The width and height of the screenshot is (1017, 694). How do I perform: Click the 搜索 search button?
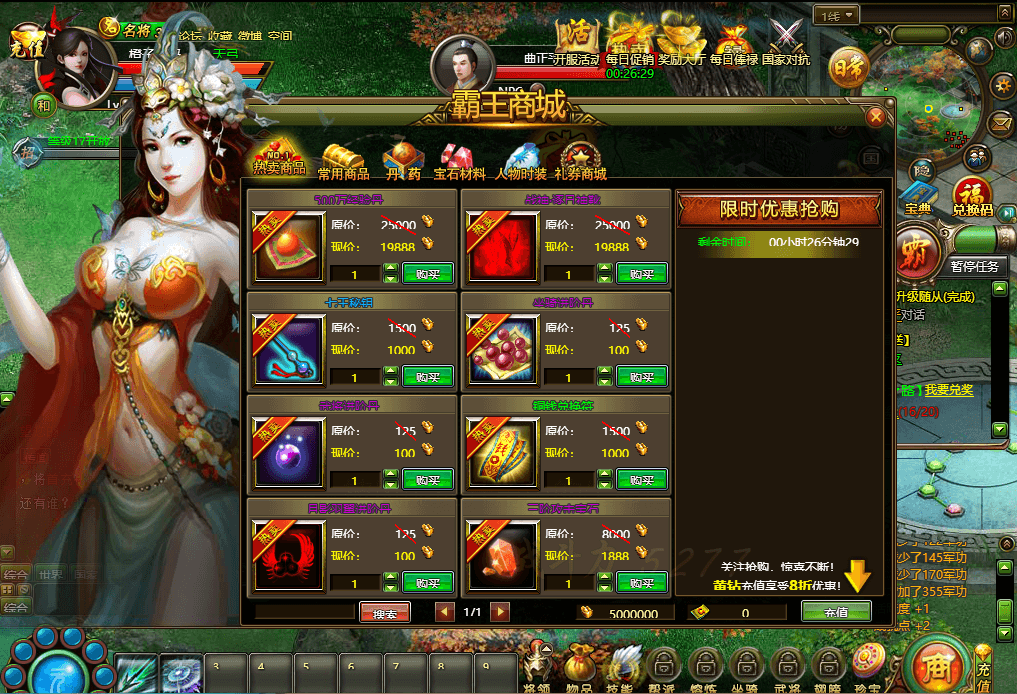(384, 612)
